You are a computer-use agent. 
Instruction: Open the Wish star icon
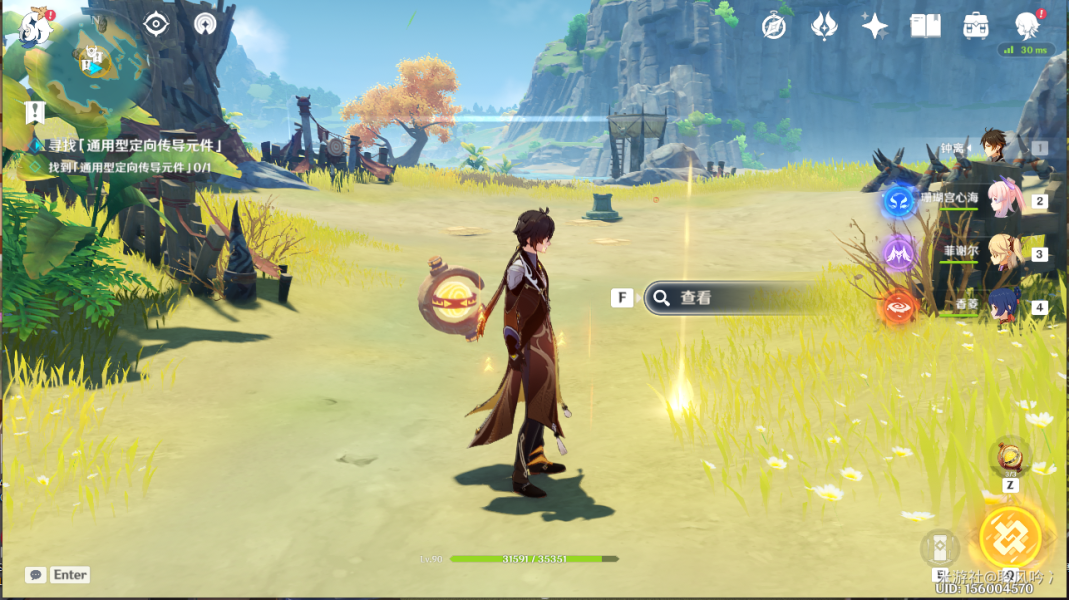tap(875, 26)
